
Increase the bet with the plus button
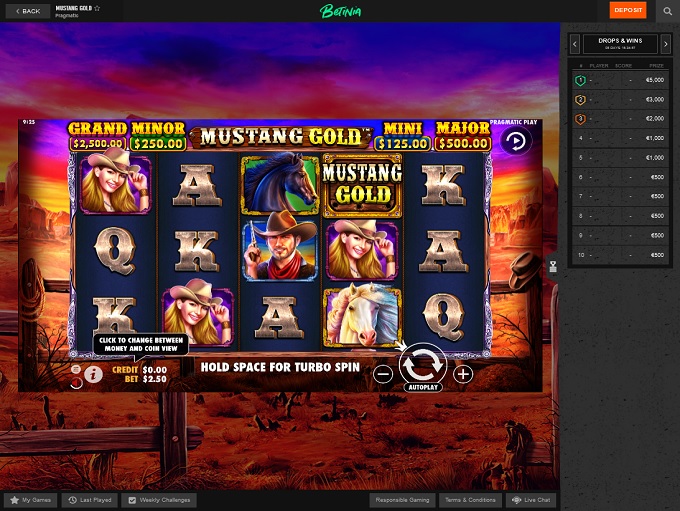click(463, 374)
